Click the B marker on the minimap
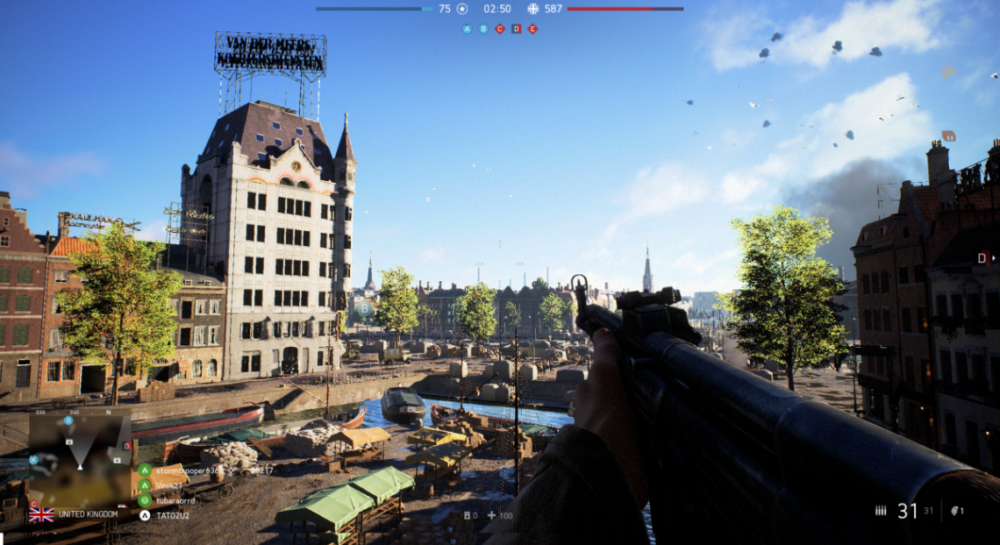 tap(68, 421)
